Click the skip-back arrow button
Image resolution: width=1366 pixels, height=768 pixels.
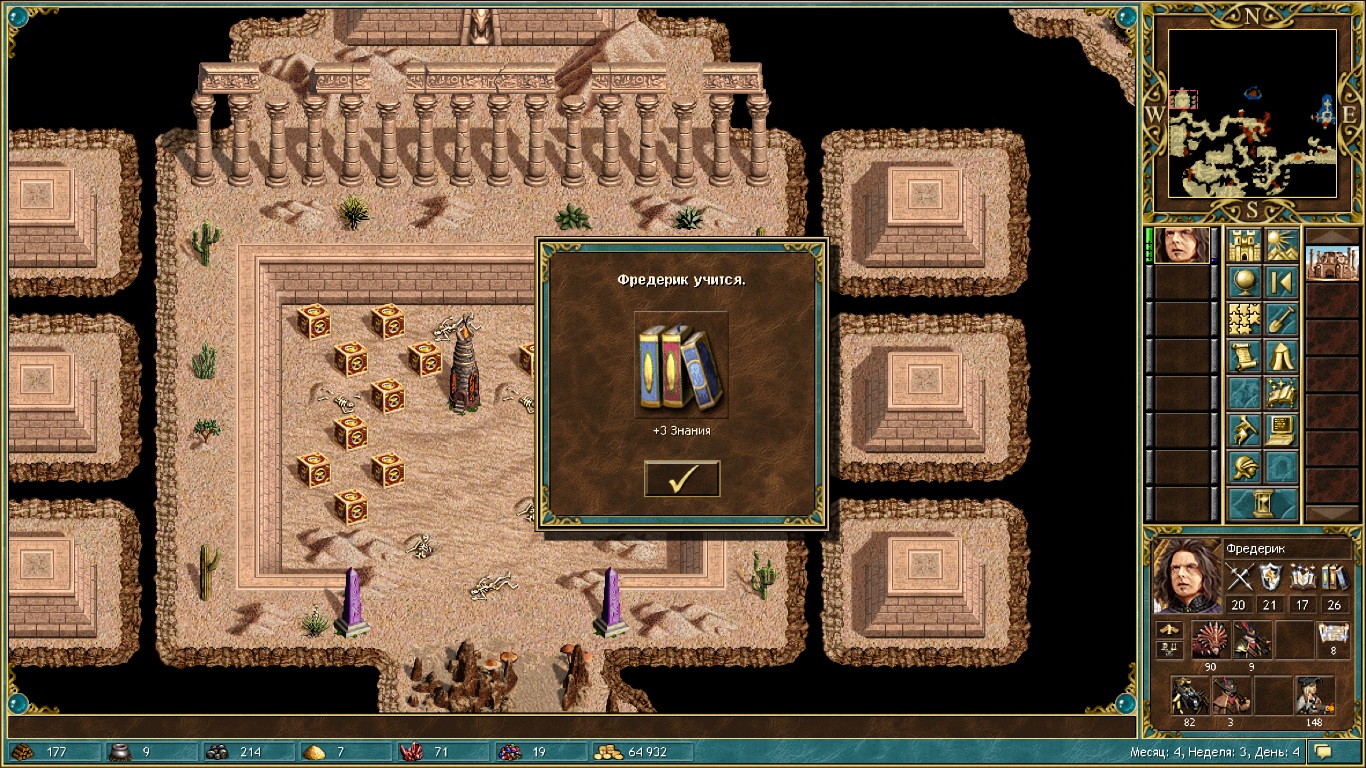click(1282, 283)
